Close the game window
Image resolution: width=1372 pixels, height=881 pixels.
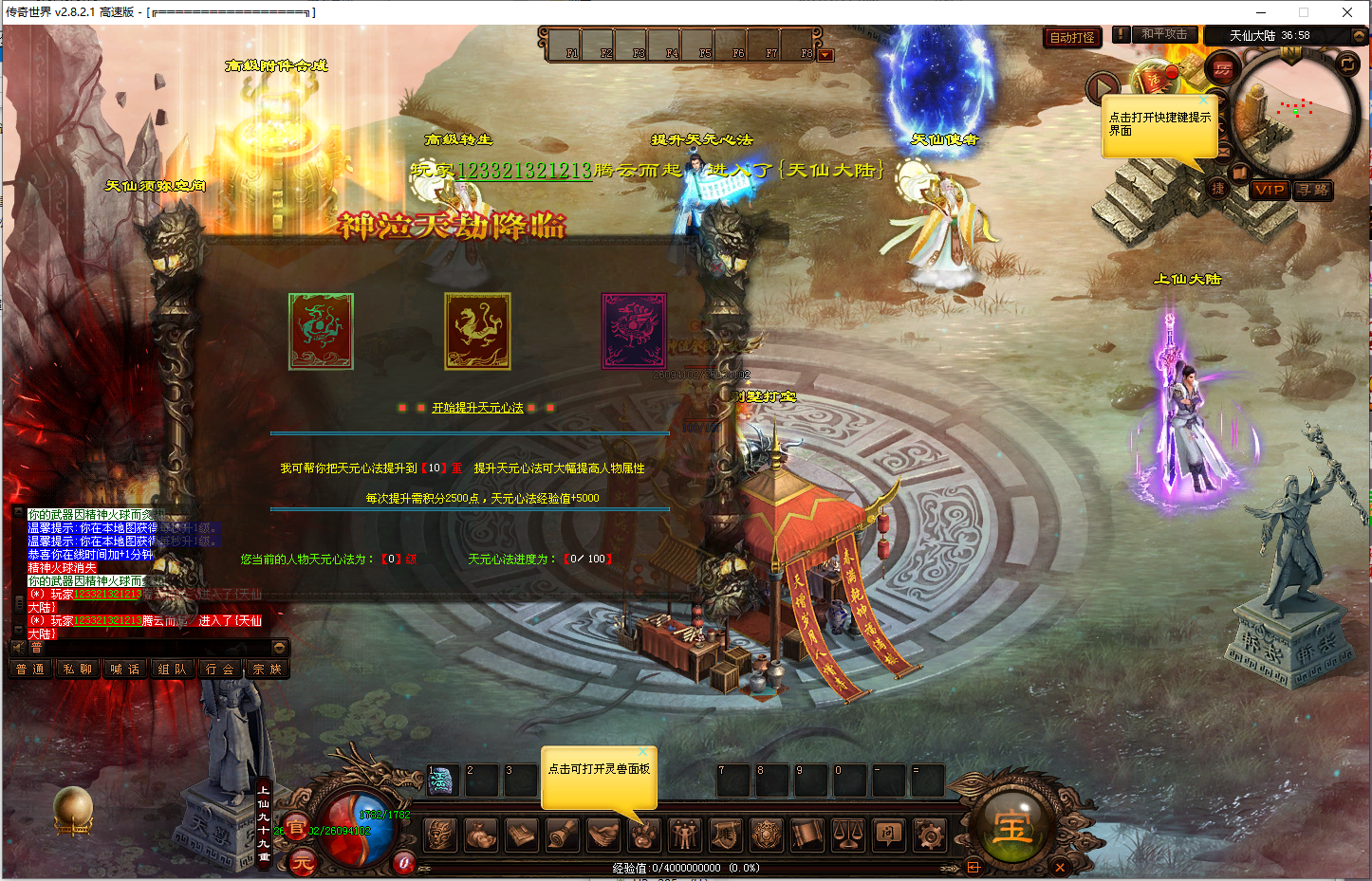[x=1347, y=12]
